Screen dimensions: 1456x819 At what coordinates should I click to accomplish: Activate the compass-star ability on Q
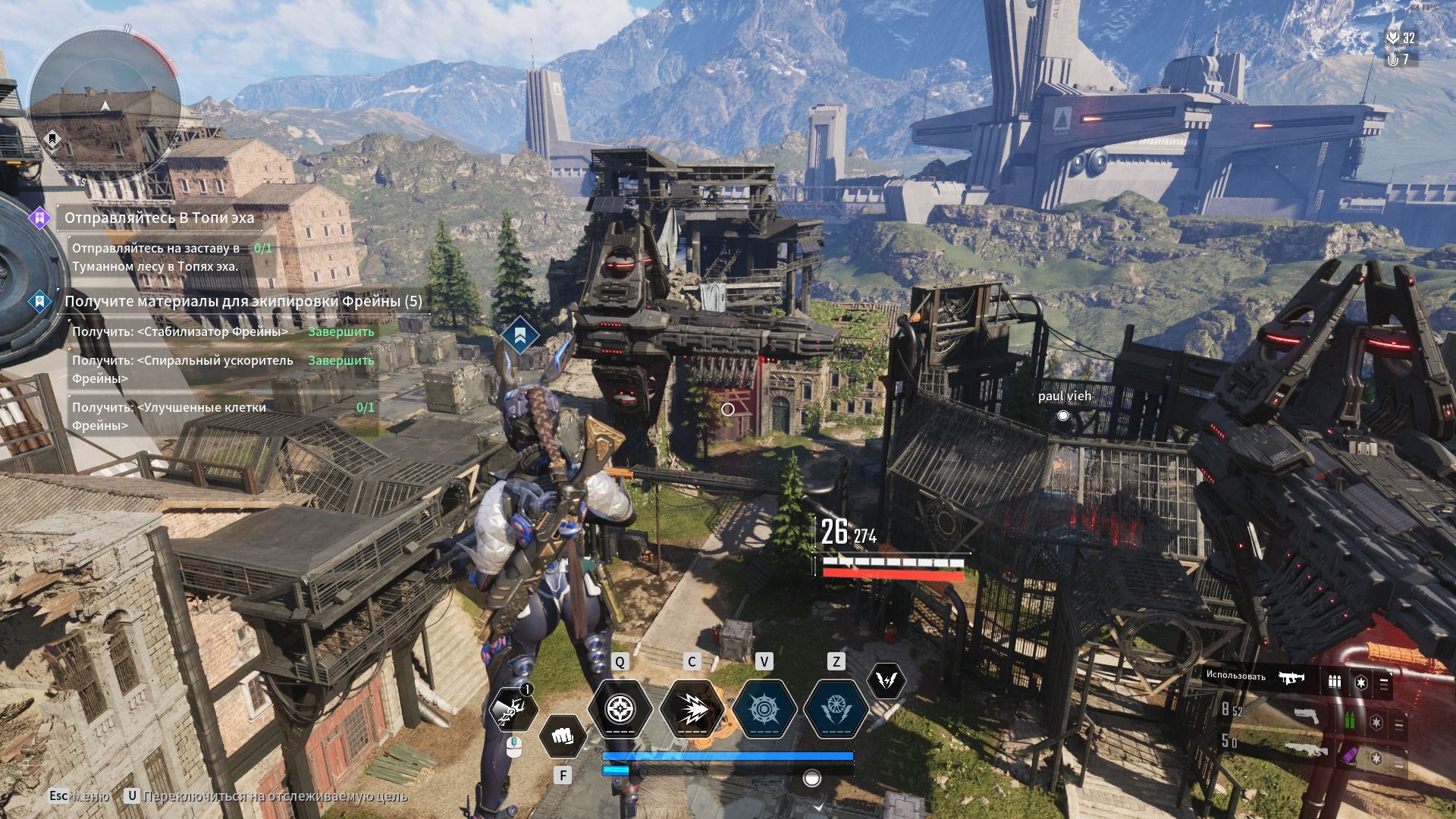pyautogui.click(x=620, y=710)
